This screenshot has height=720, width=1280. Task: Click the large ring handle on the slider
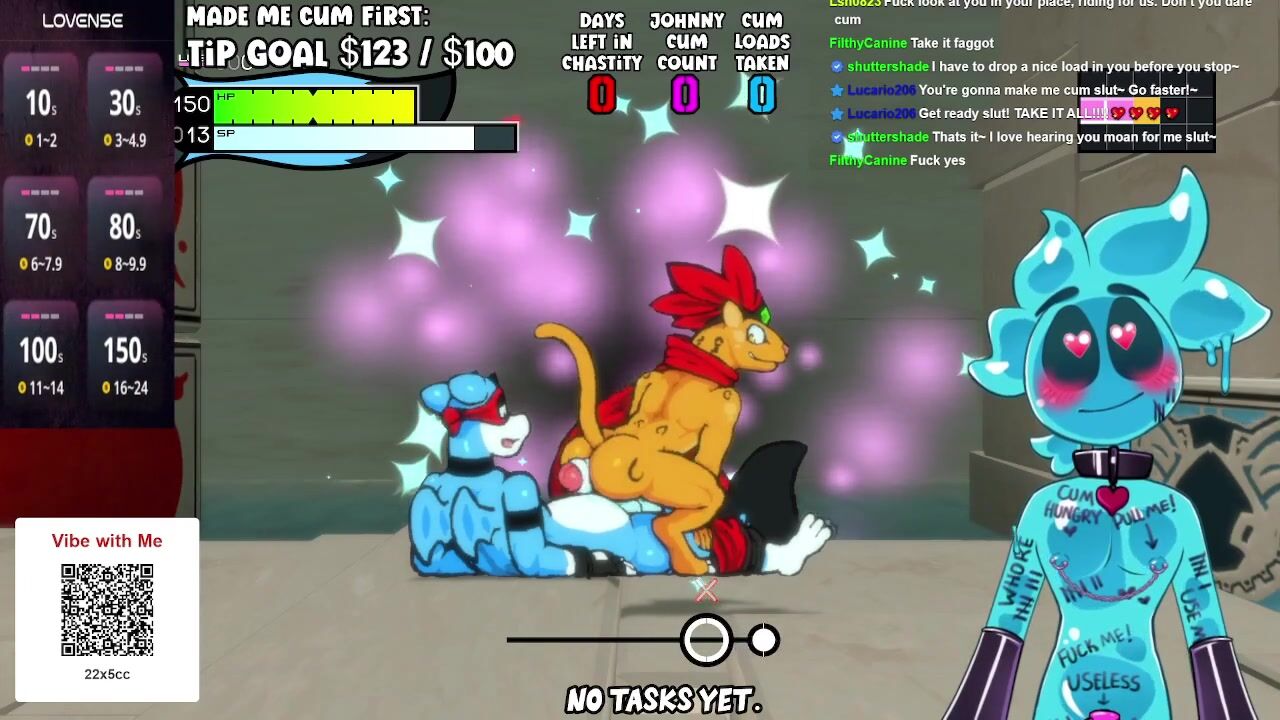coord(706,640)
